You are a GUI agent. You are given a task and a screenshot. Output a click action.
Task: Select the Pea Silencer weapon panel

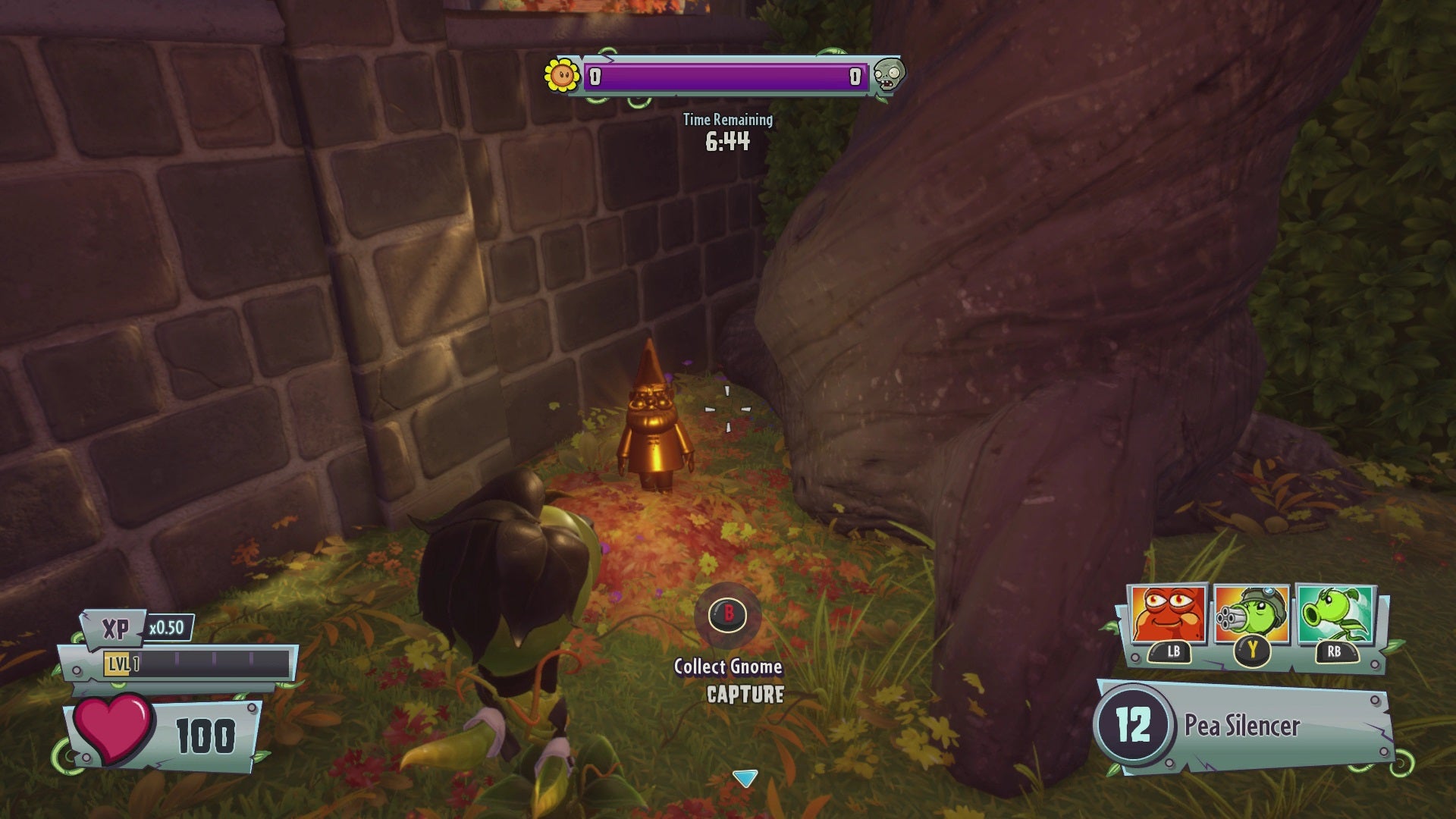pos(1244,726)
